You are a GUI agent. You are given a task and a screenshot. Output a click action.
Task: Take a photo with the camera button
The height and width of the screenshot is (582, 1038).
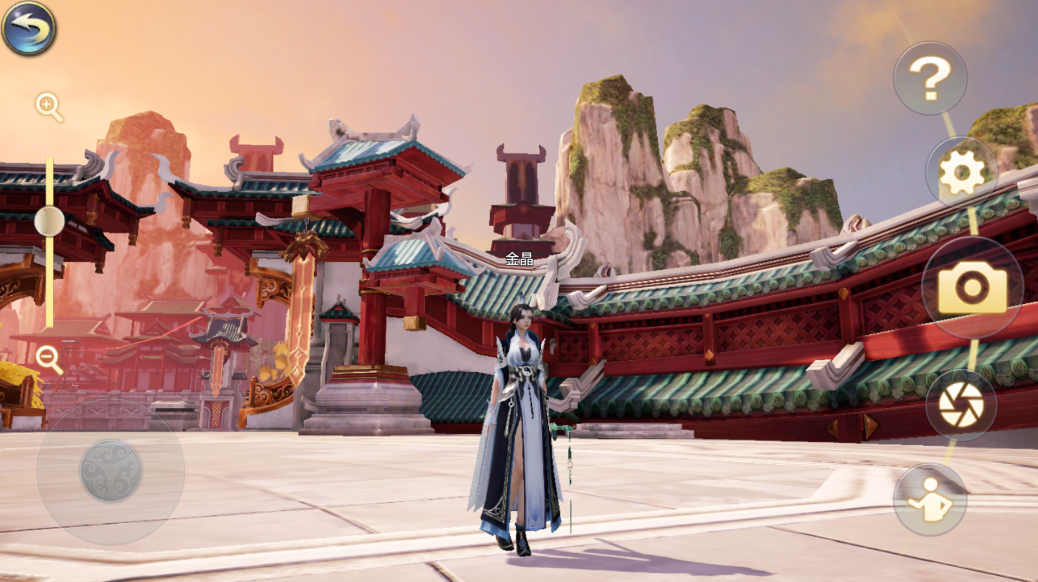(x=971, y=288)
